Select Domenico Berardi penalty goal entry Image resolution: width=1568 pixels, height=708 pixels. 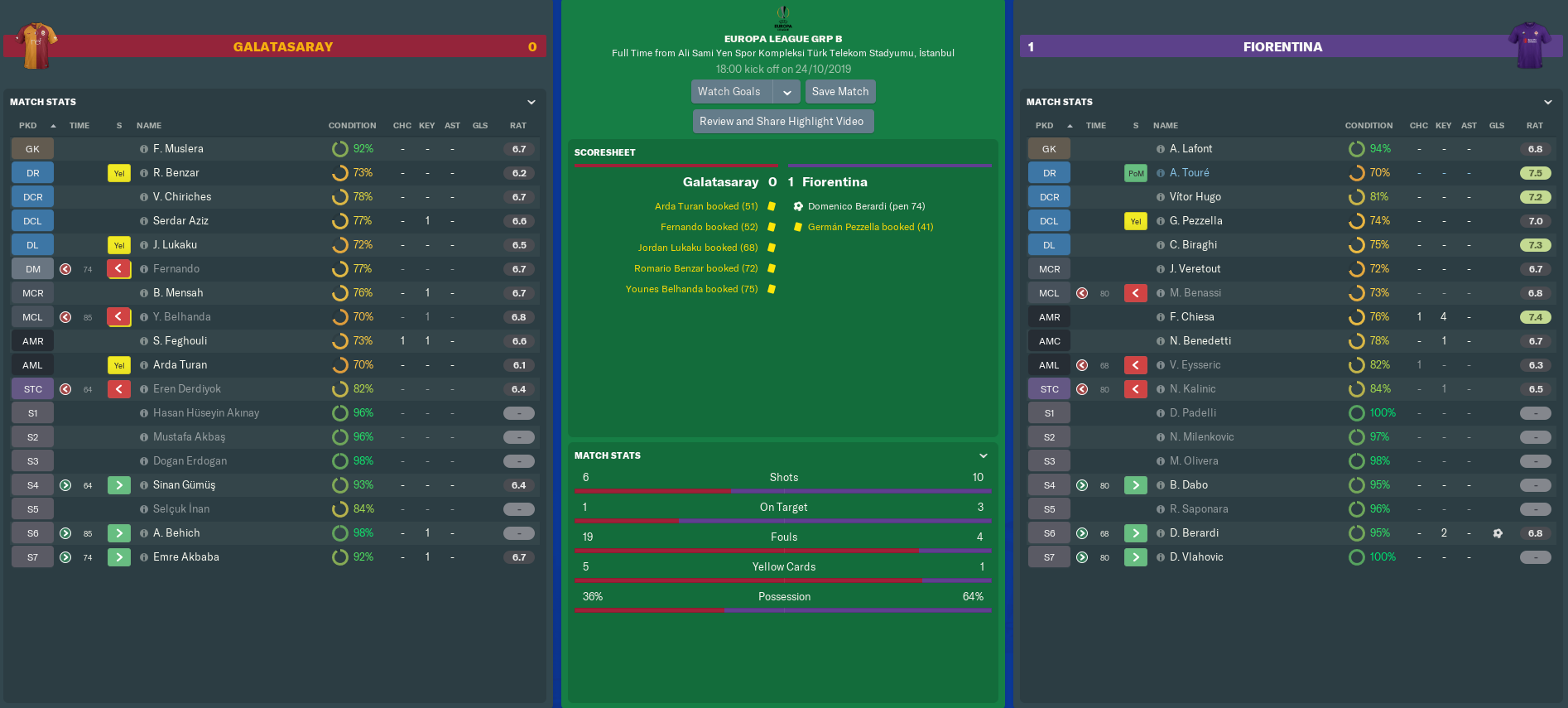[x=866, y=206]
